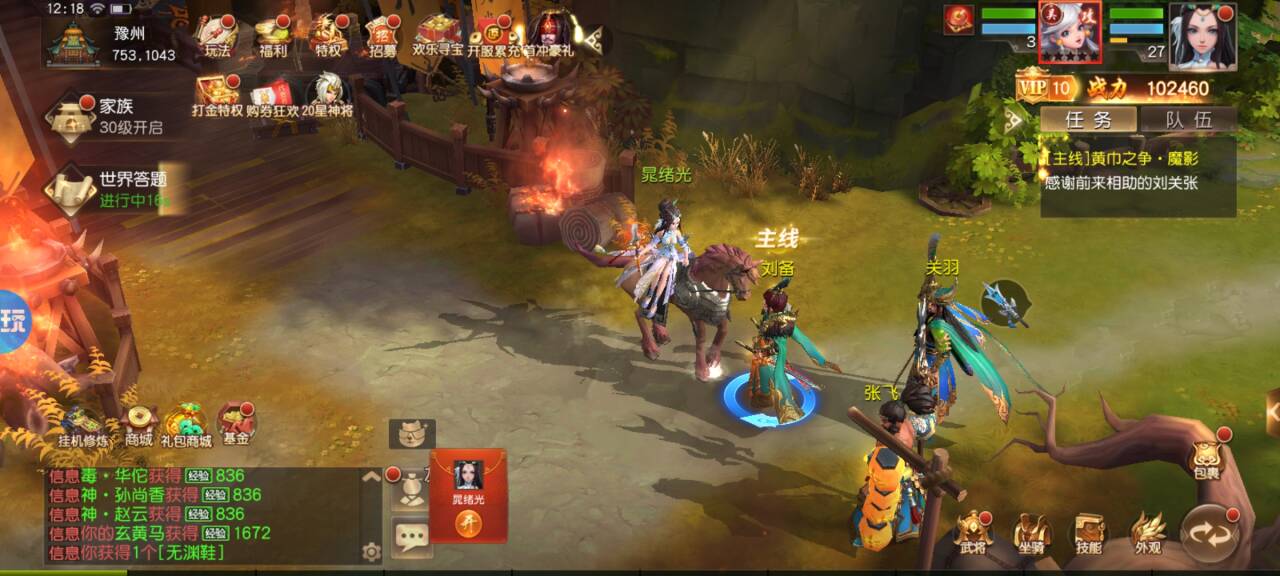This screenshot has height=576, width=1280.
Task: Open the 商城 shop
Action: pyautogui.click(x=138, y=424)
